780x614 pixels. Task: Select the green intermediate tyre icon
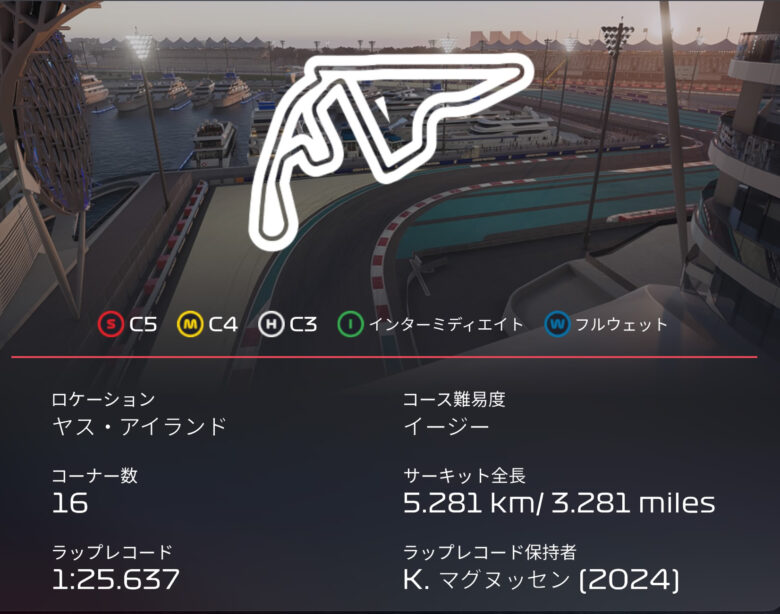[x=351, y=324]
